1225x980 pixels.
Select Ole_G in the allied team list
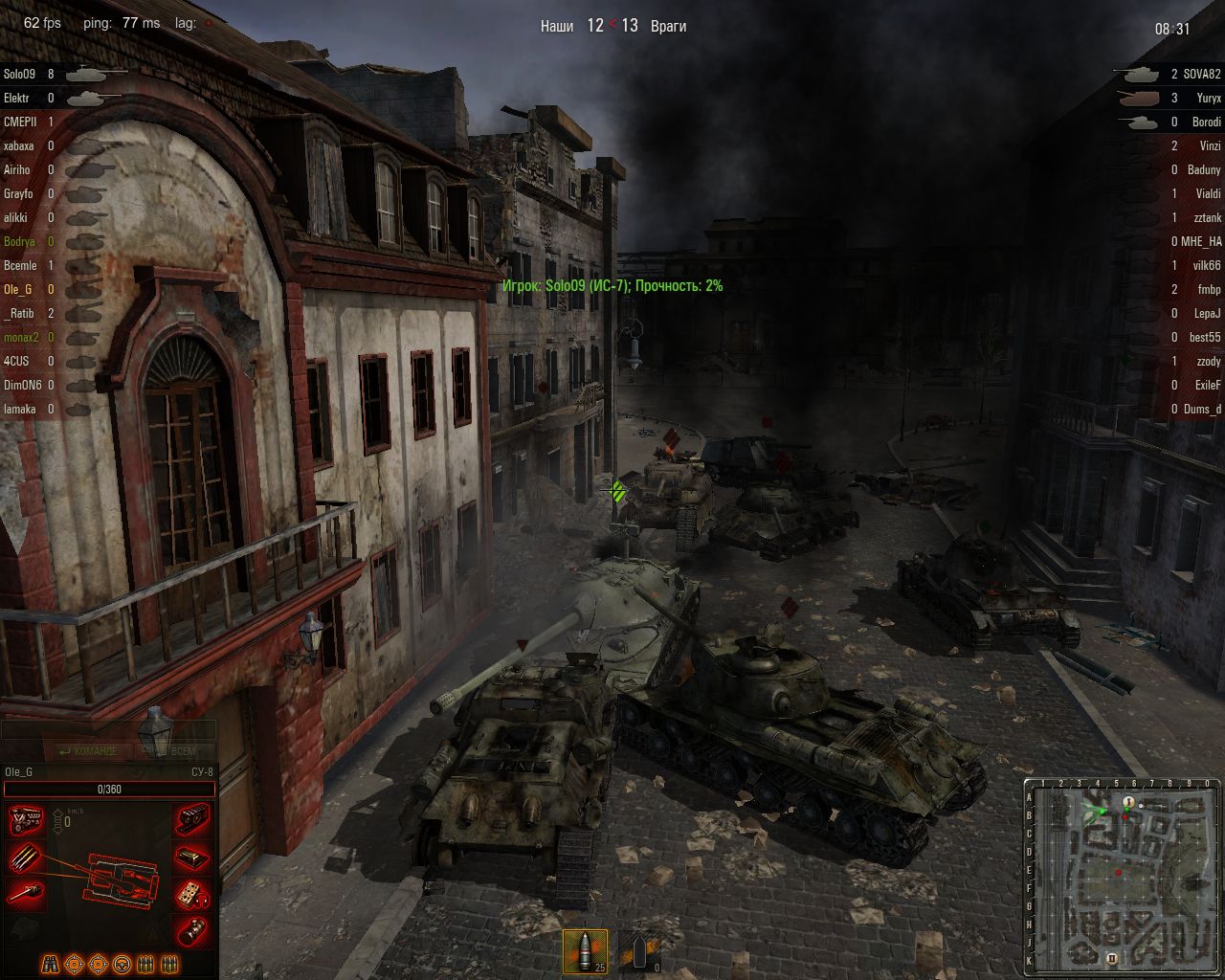[x=17, y=289]
